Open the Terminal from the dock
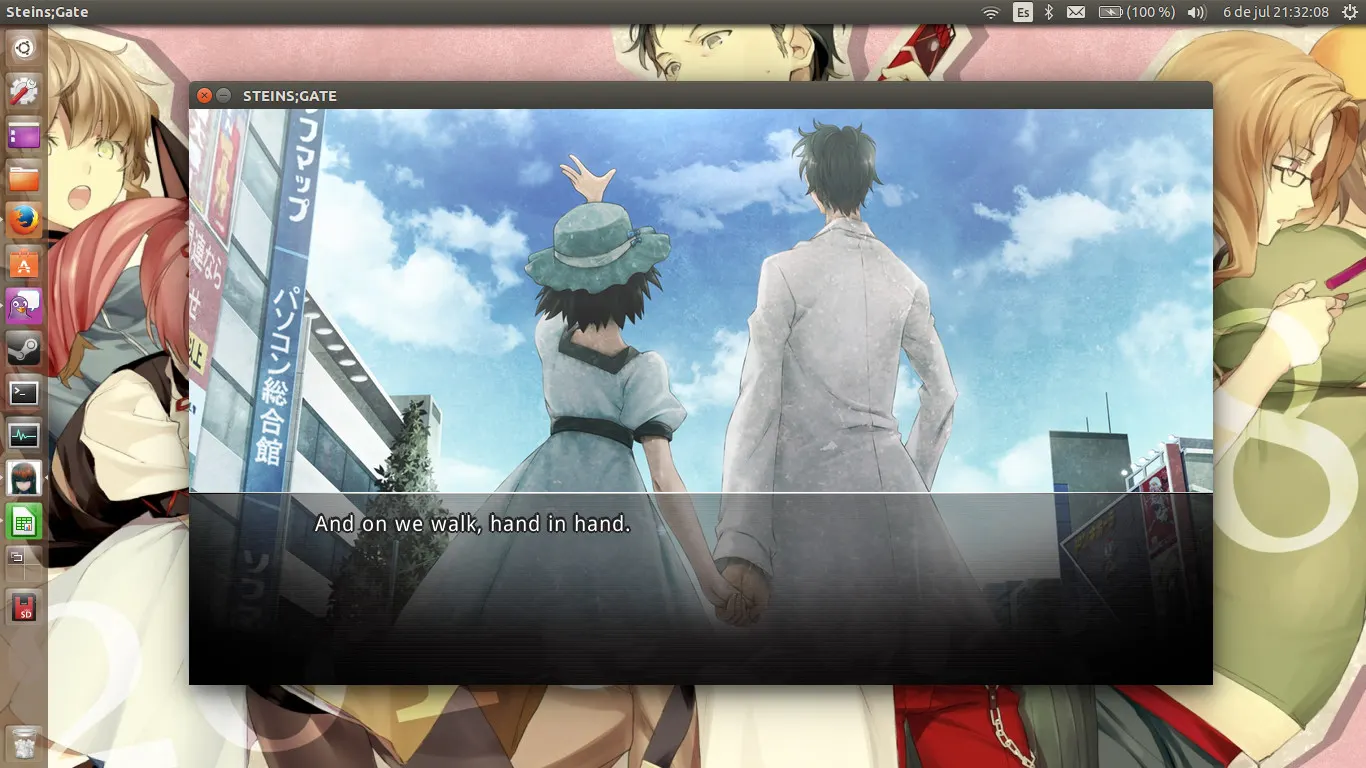The image size is (1366, 768). tap(23, 392)
